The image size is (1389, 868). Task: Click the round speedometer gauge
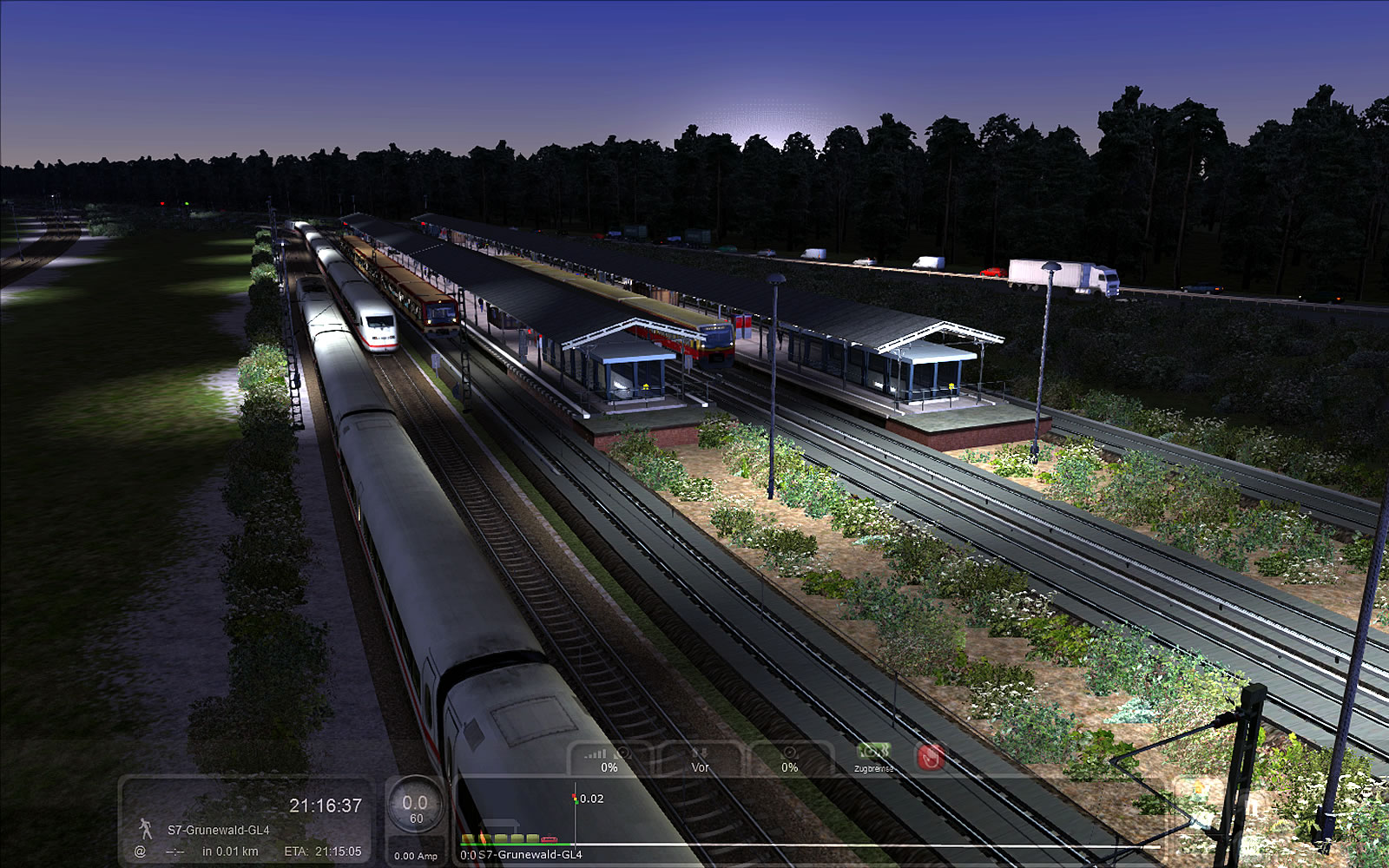[416, 808]
